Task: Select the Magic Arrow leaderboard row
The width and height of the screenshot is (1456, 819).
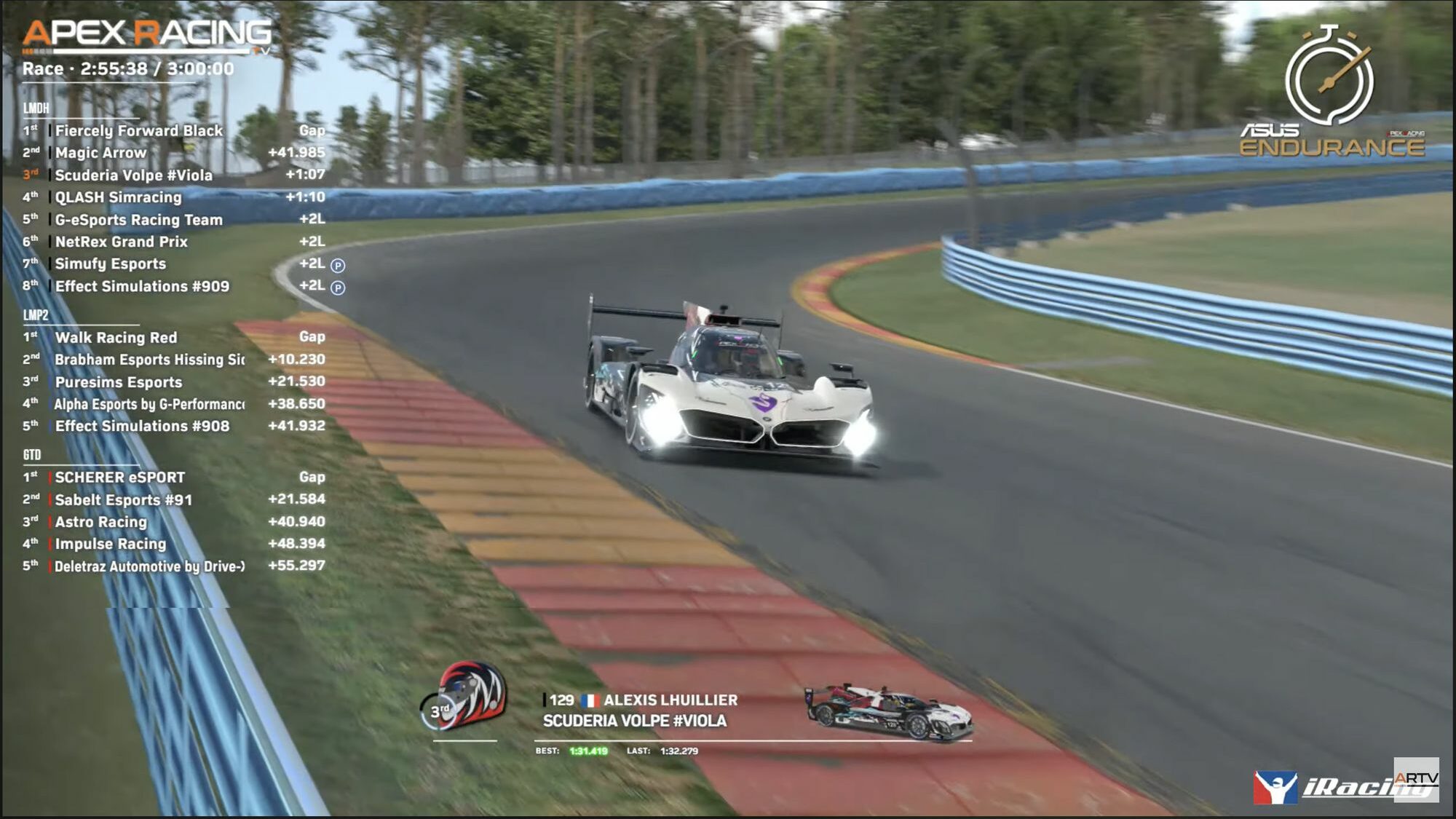Action: (101, 153)
